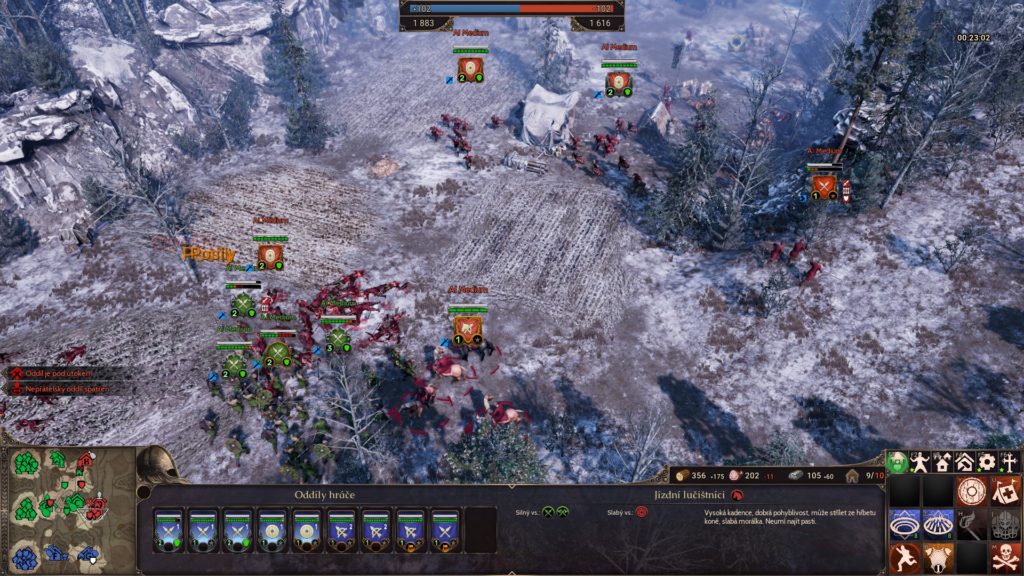Select the green bearded hero portrait button
1024x576 pixels.
click(899, 463)
